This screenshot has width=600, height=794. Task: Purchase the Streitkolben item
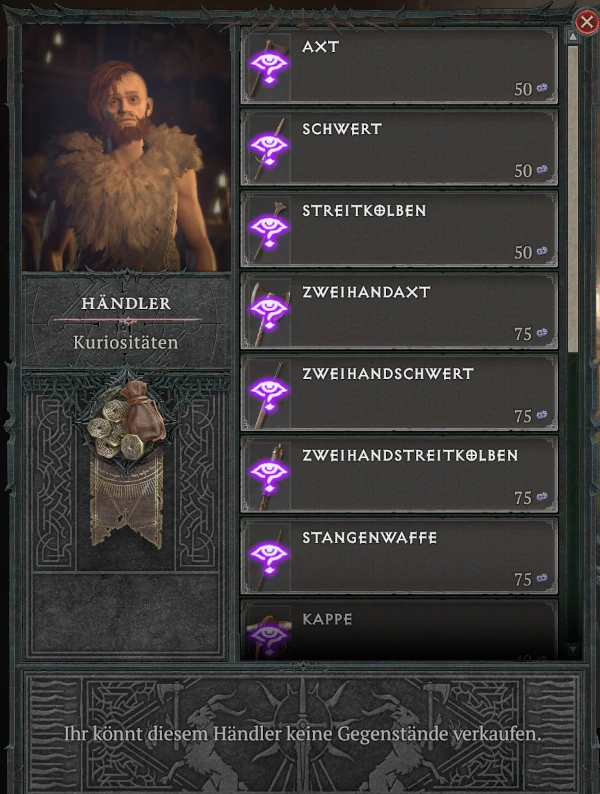pos(399,229)
